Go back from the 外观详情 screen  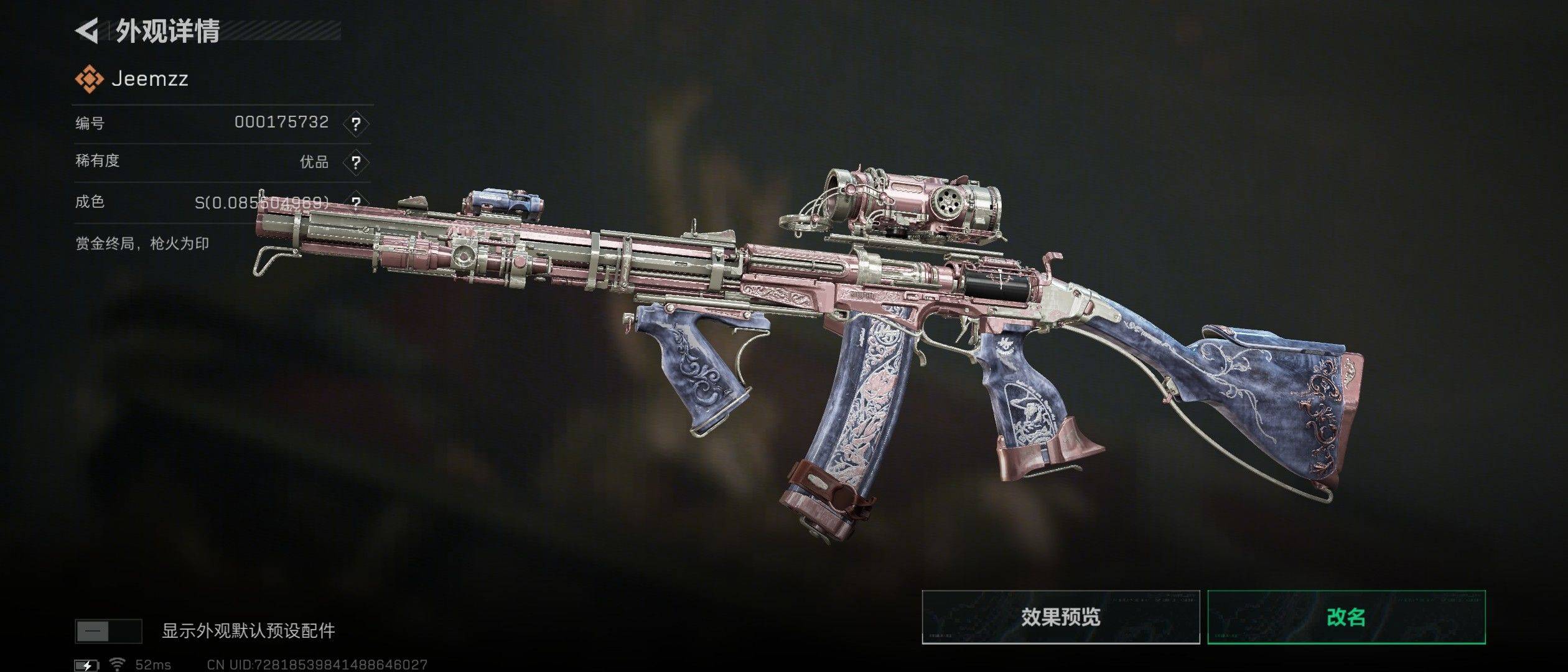[x=87, y=31]
